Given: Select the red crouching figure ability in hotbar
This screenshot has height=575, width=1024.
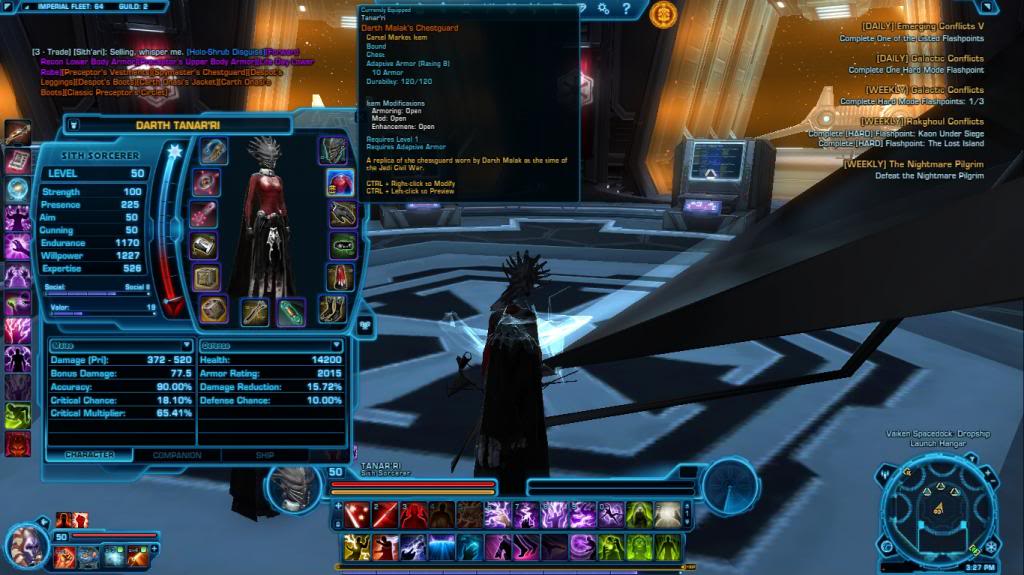Looking at the screenshot, I should (x=412, y=515).
